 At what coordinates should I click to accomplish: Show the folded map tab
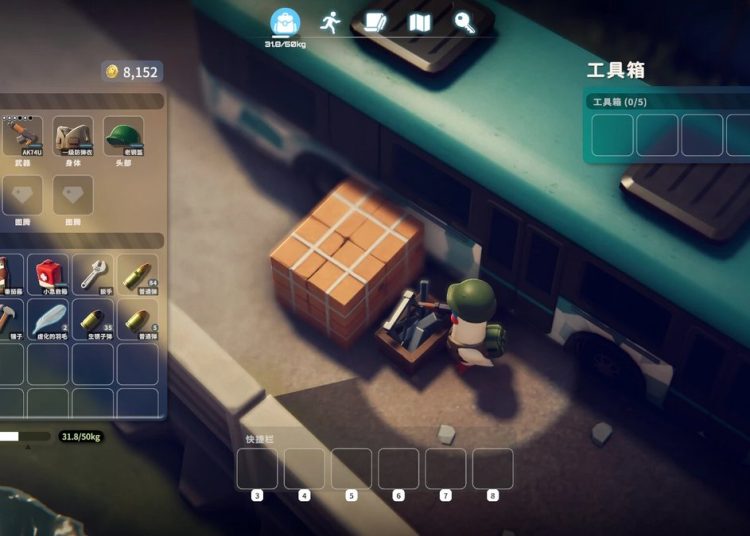420,22
